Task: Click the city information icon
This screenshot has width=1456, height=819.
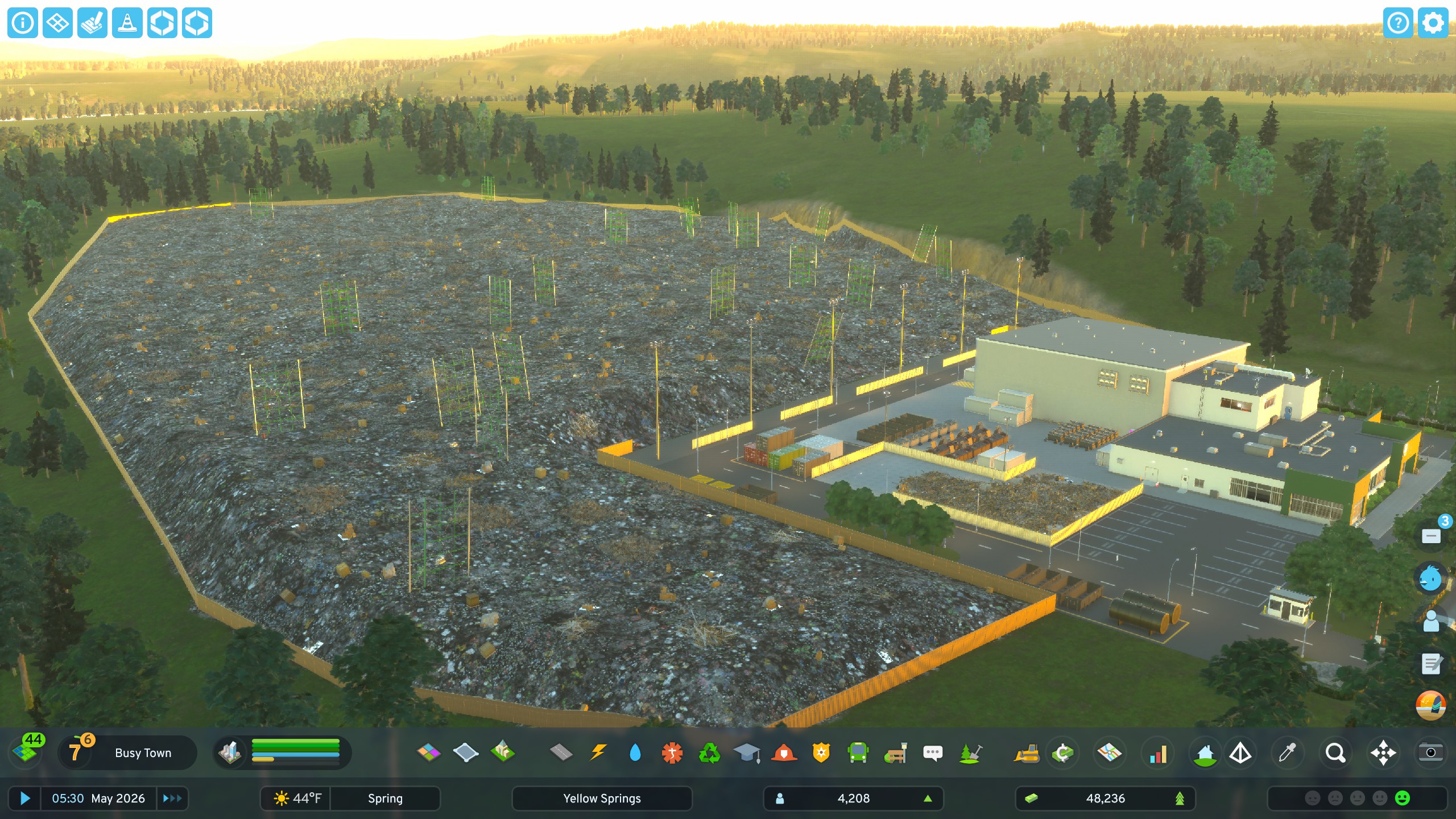Action: (x=23, y=23)
